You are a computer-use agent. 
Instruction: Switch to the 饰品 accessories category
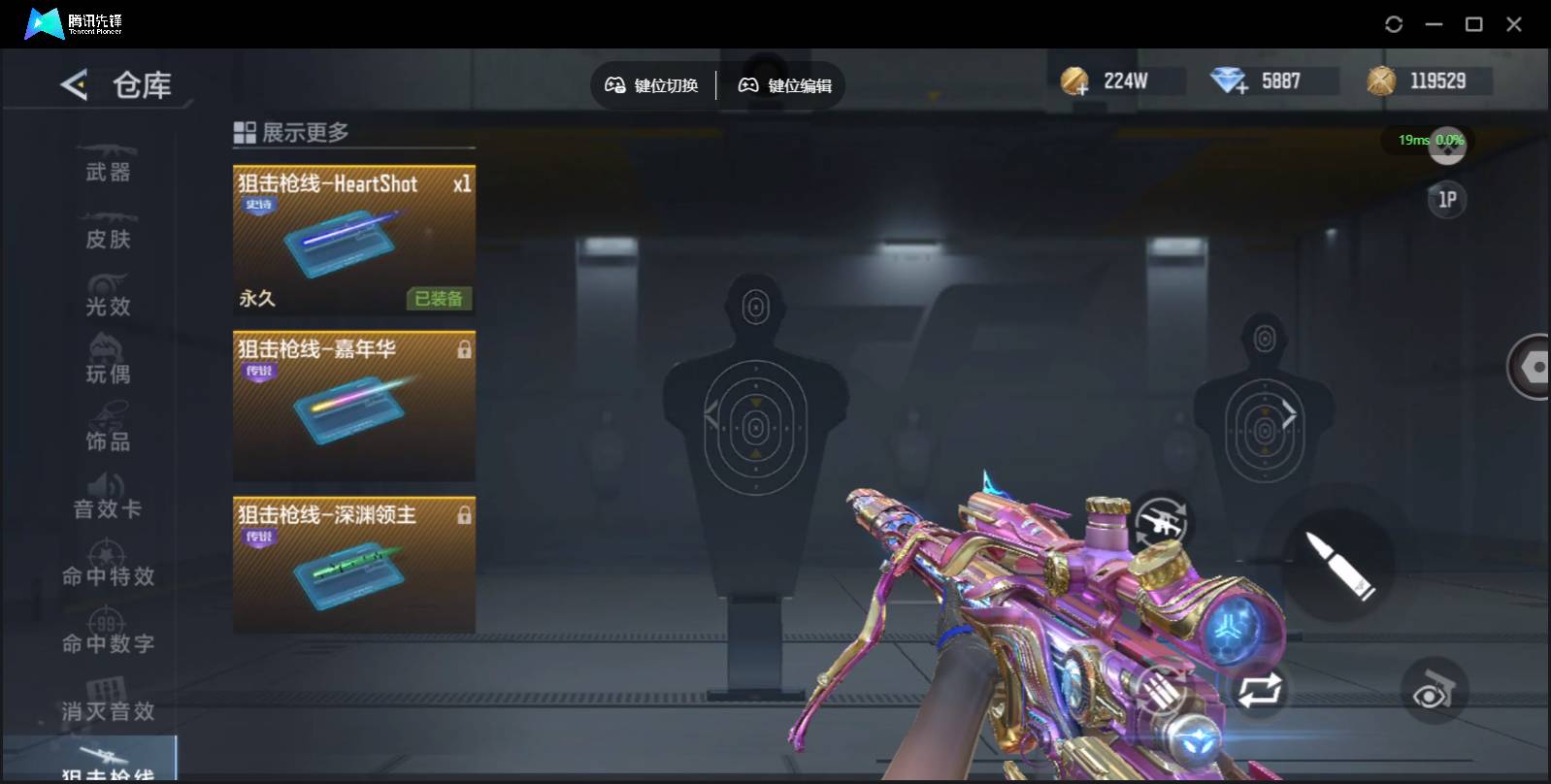tap(108, 433)
